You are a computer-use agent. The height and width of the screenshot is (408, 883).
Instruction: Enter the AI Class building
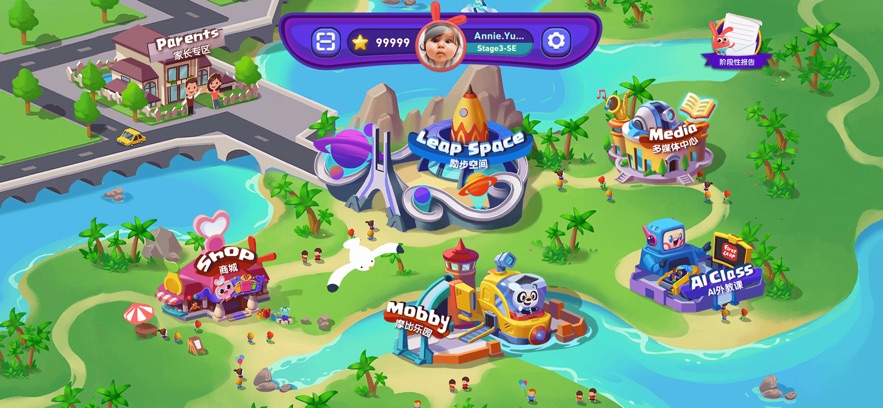click(x=700, y=265)
